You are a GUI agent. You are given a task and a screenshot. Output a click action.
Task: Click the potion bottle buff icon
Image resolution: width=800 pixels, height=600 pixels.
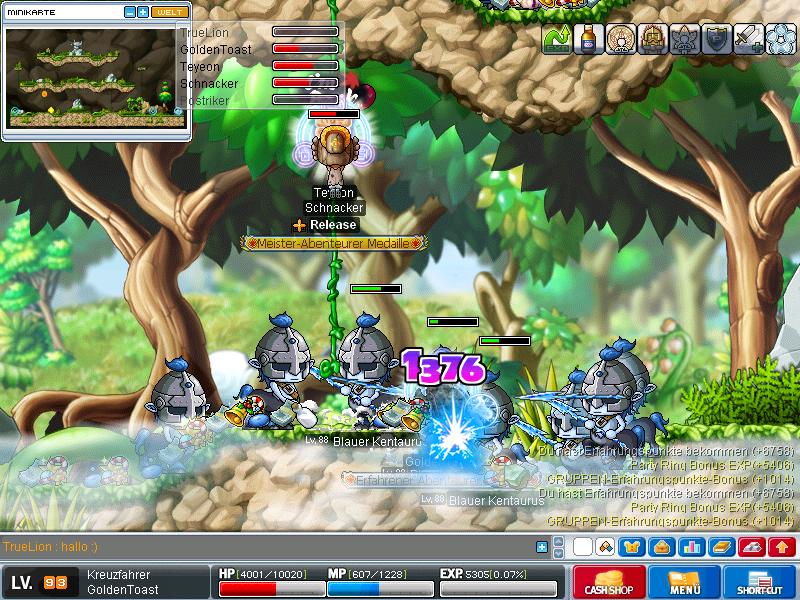pyautogui.click(x=589, y=38)
